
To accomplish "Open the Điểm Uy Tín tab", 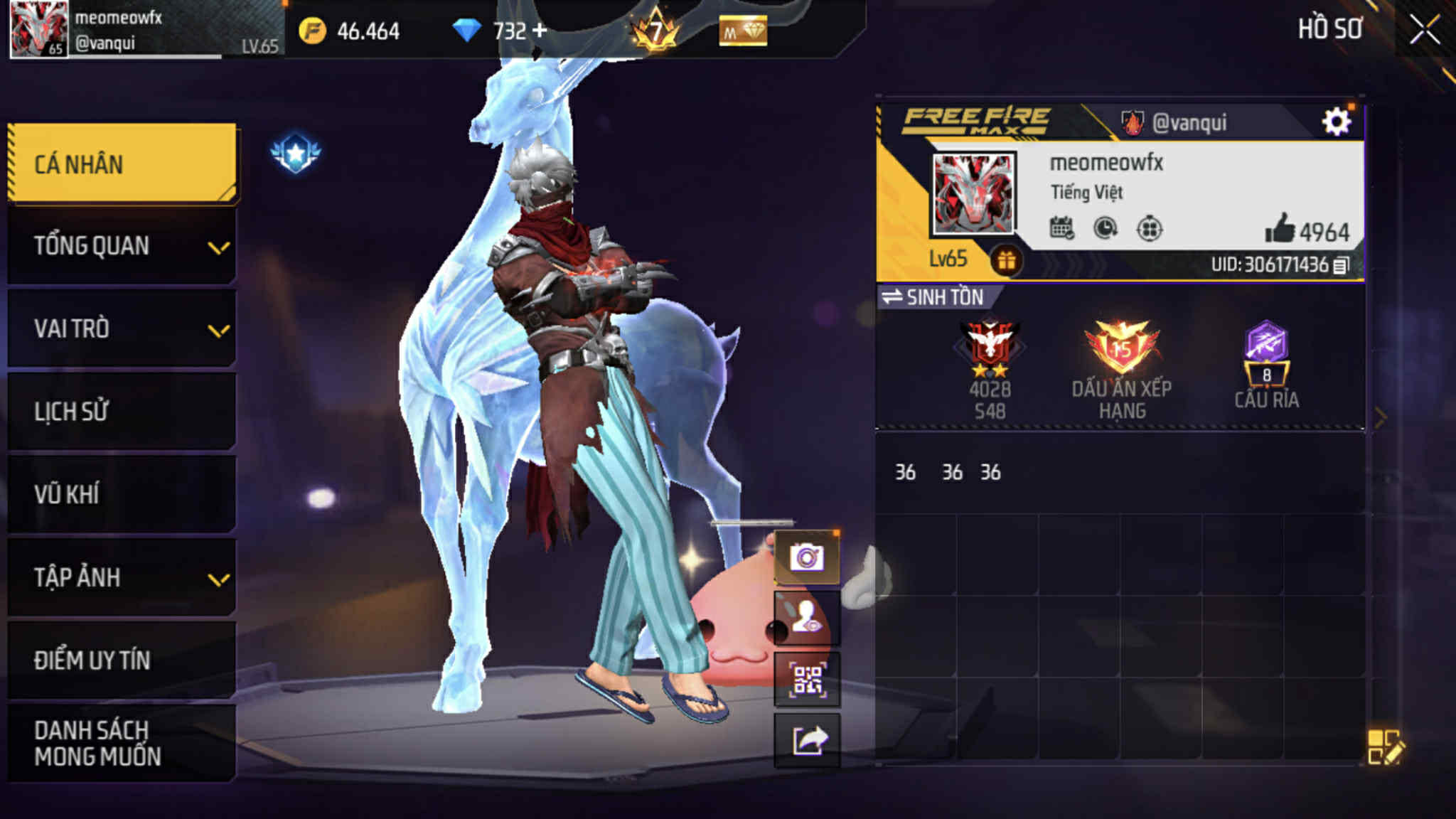I will (x=122, y=660).
